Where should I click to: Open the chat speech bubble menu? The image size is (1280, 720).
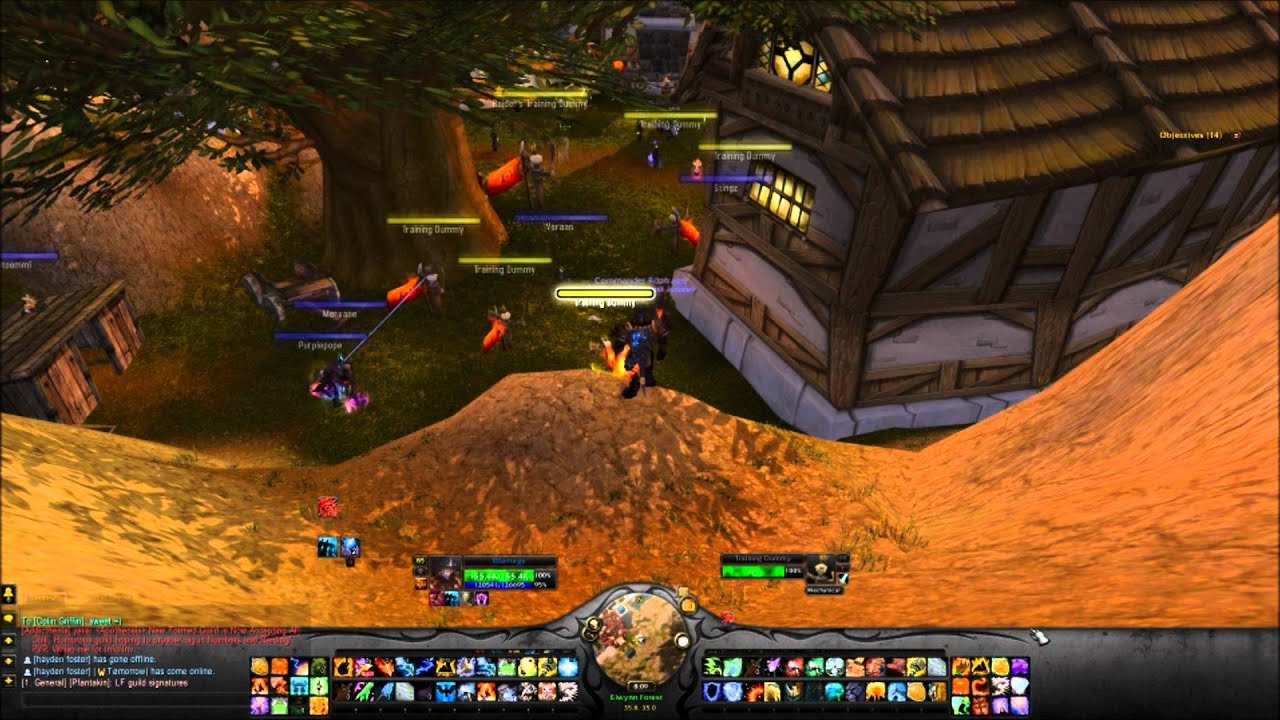(x=8, y=617)
